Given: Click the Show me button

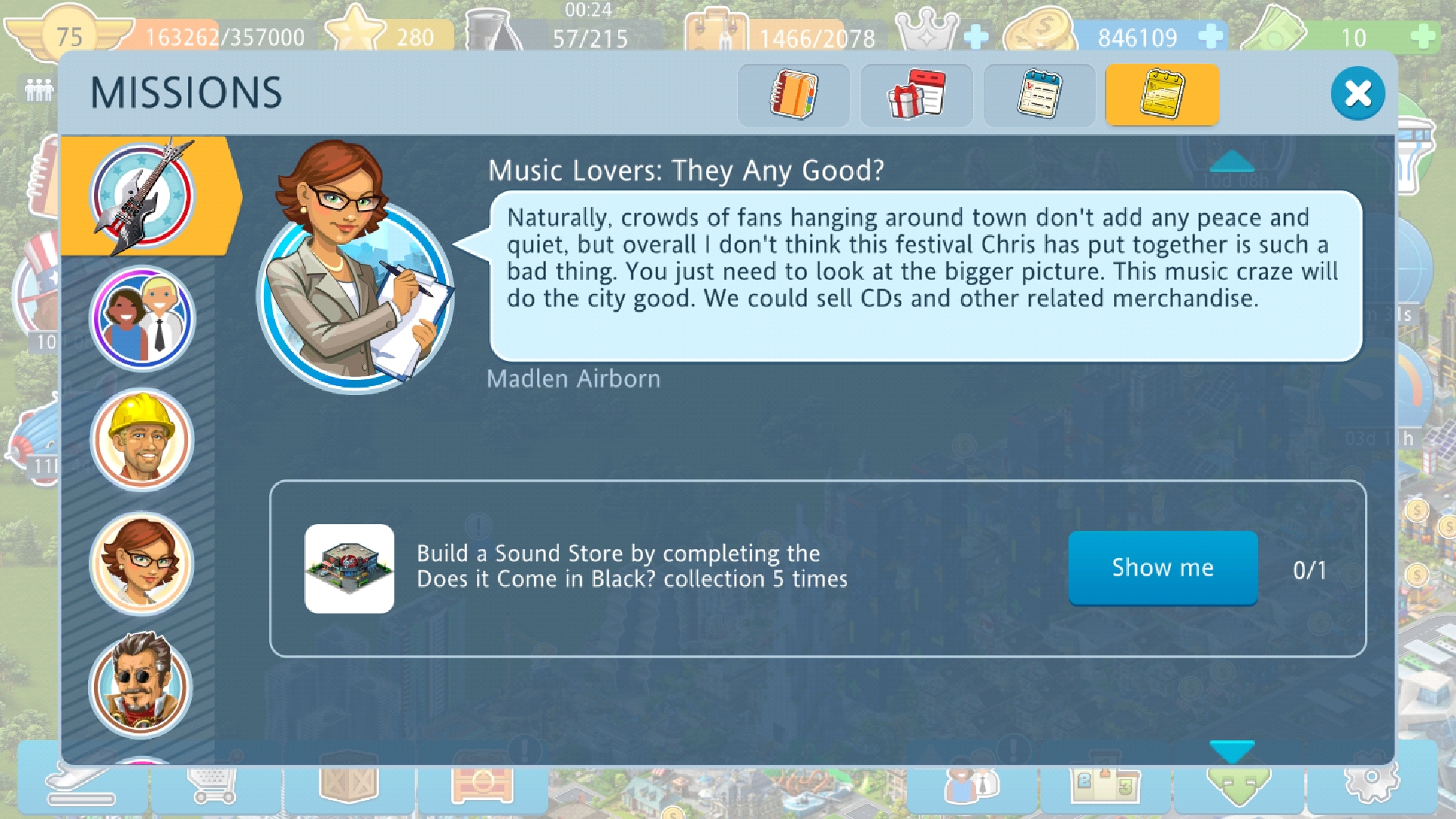Looking at the screenshot, I should 1163,568.
